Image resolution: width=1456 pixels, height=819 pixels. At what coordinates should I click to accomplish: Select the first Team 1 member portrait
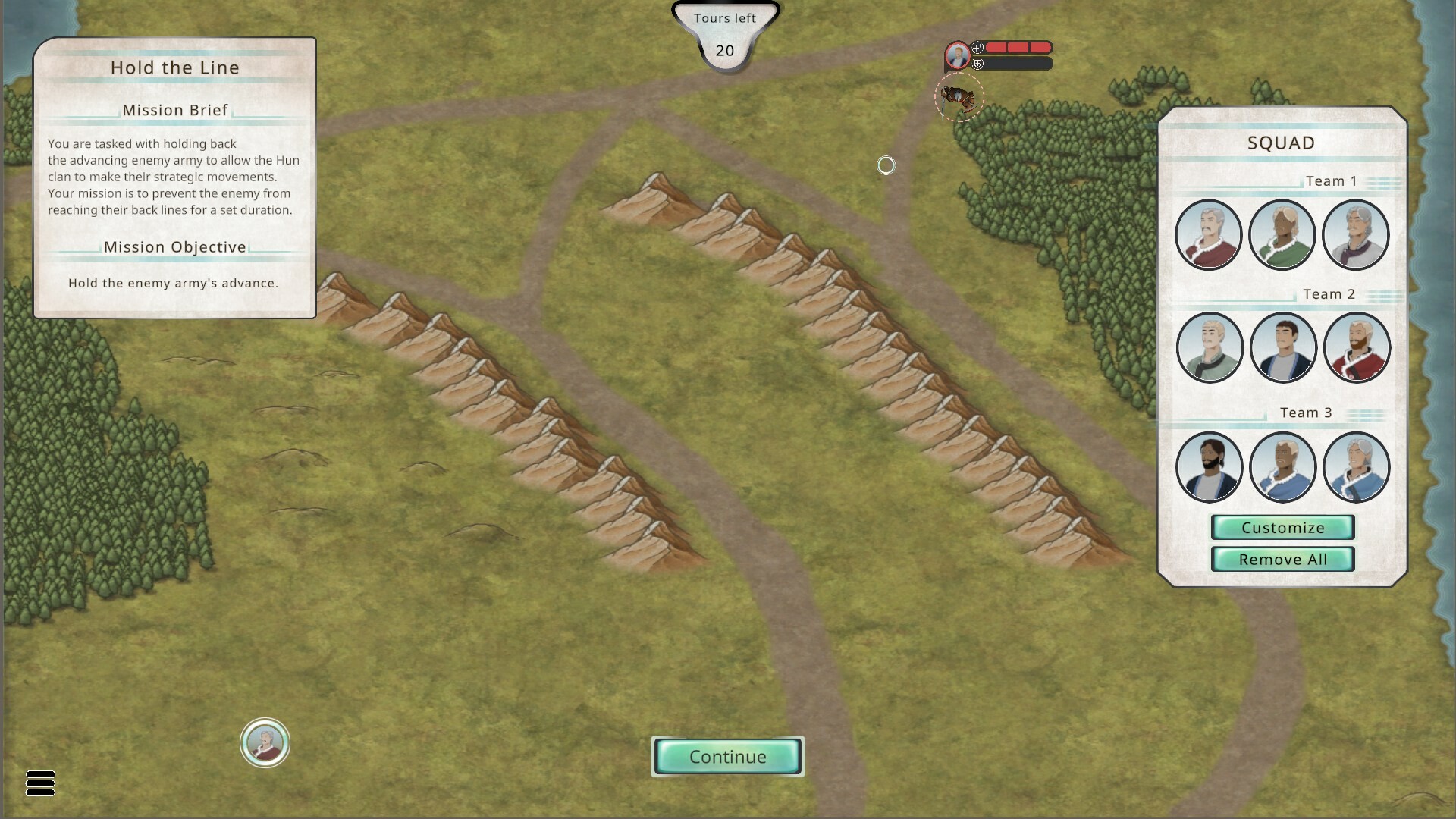click(x=1210, y=235)
